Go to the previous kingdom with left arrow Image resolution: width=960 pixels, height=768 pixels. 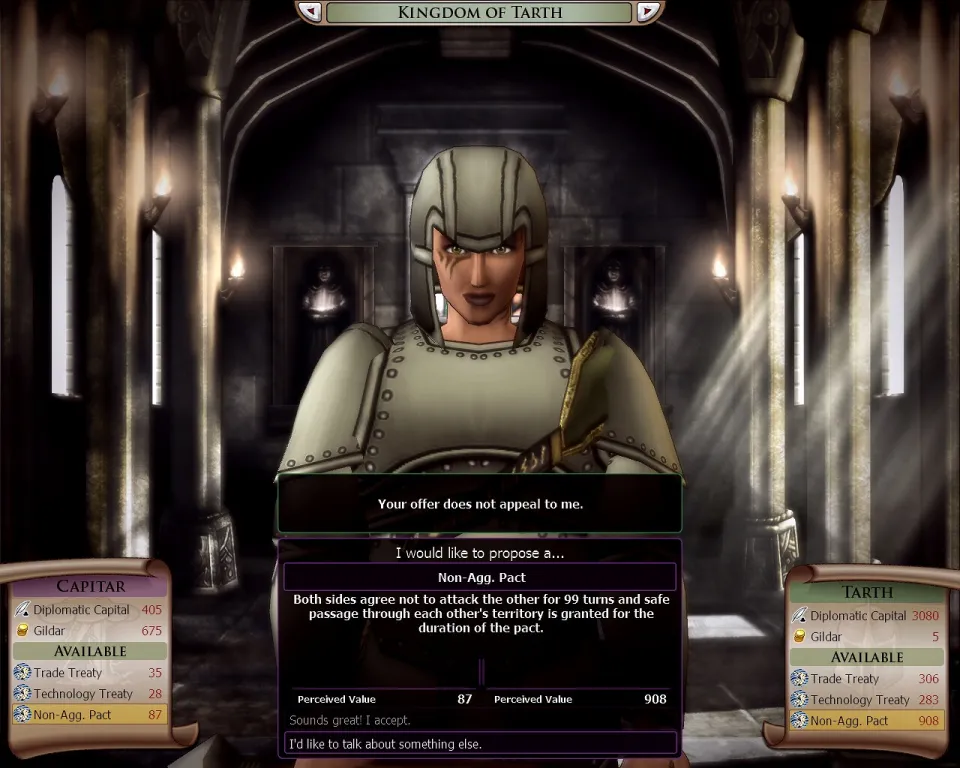310,12
